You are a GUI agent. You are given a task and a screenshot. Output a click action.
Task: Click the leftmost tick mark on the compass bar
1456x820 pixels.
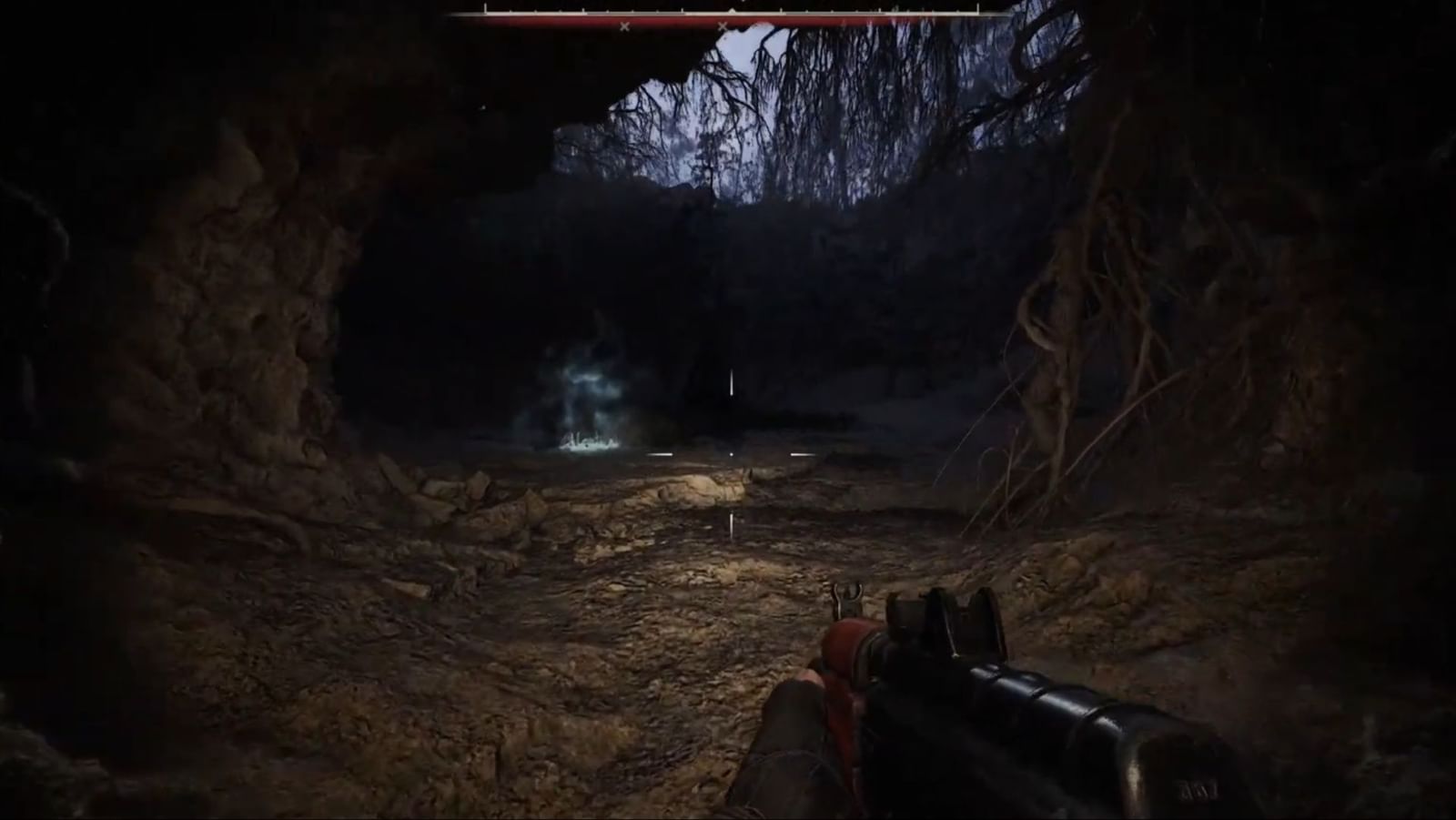pyautogui.click(x=485, y=9)
